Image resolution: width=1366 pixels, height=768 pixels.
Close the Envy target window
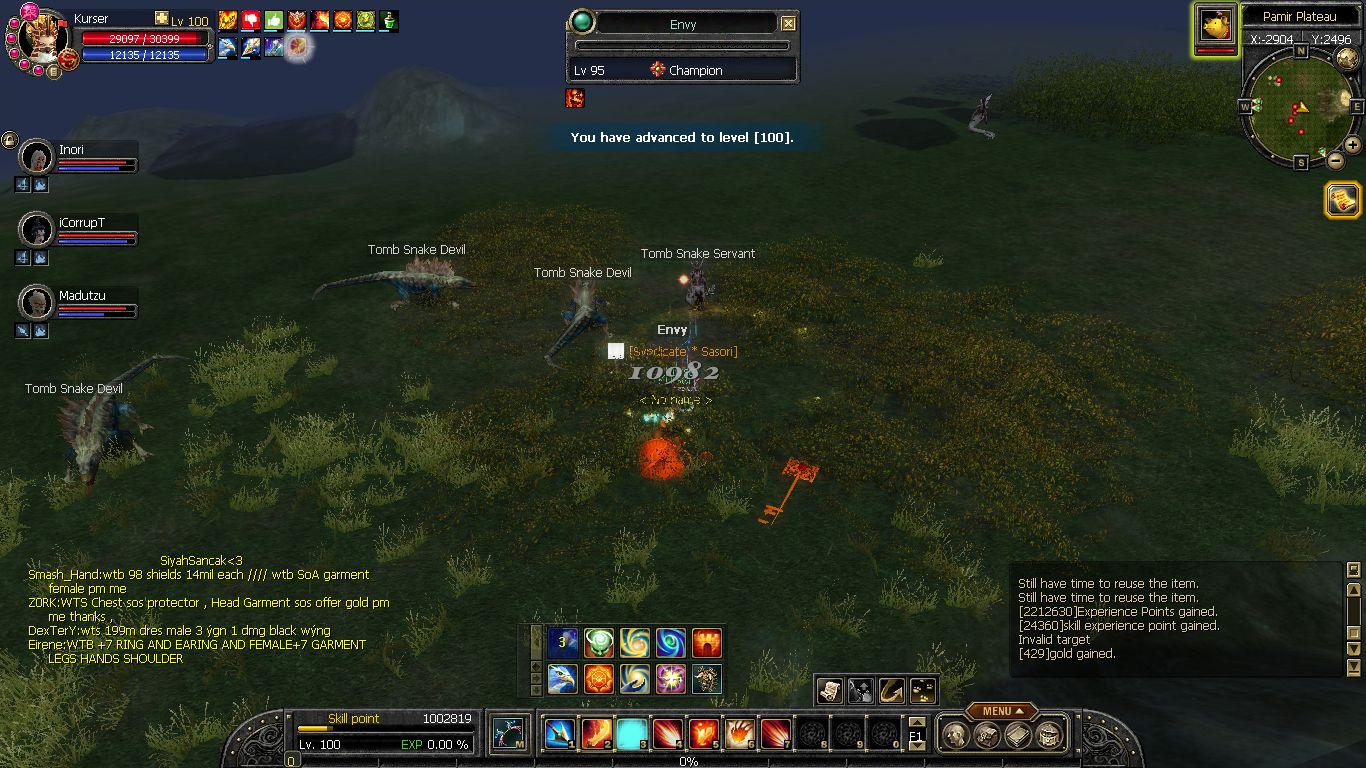[788, 23]
